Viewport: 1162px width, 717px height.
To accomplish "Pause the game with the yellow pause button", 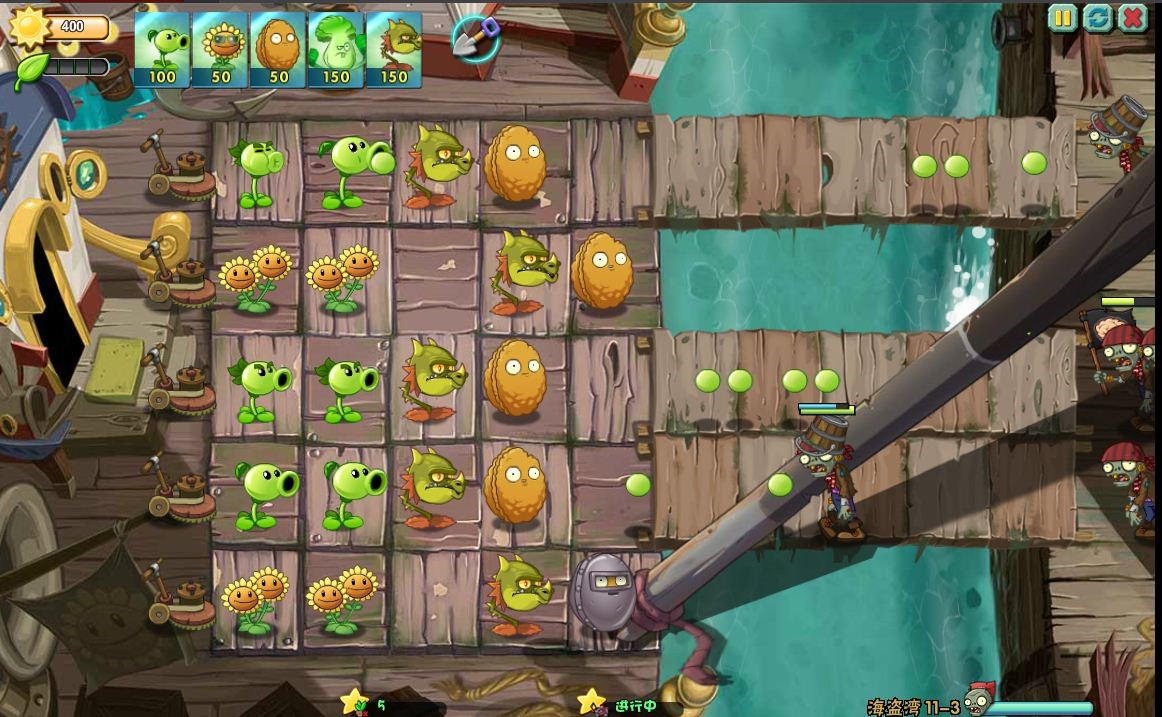I will pyautogui.click(x=1062, y=17).
